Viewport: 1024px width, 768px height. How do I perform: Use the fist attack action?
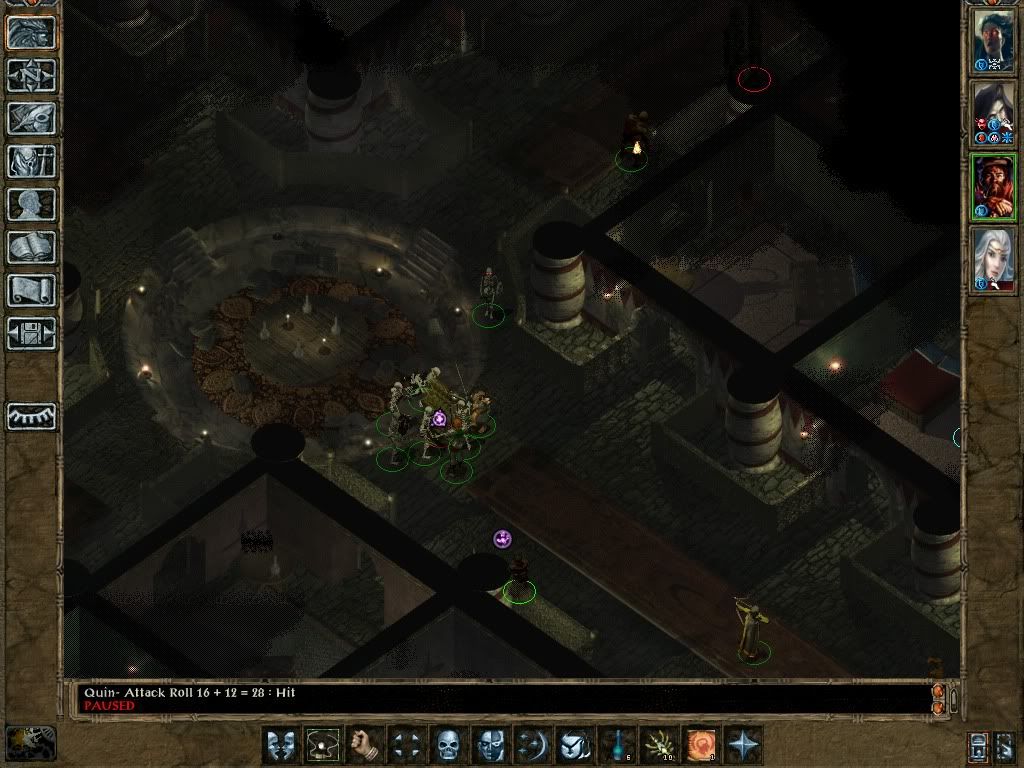tap(365, 745)
